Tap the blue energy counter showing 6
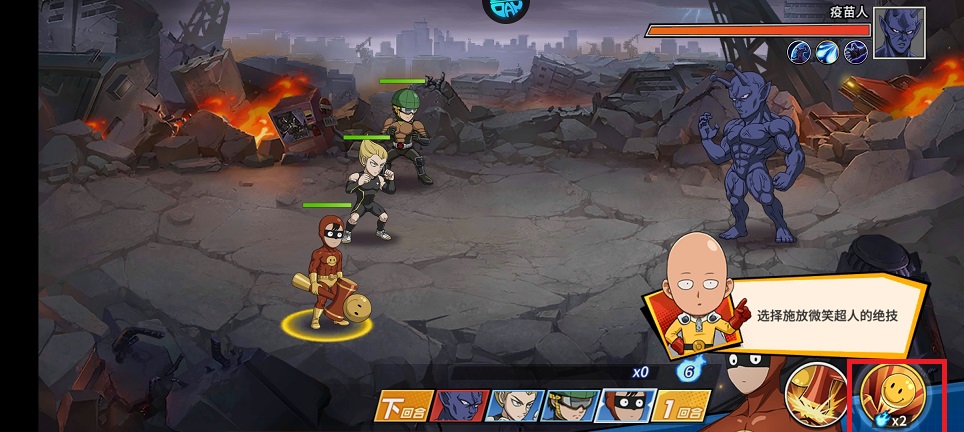Image resolution: width=964 pixels, height=432 pixels. tap(687, 372)
